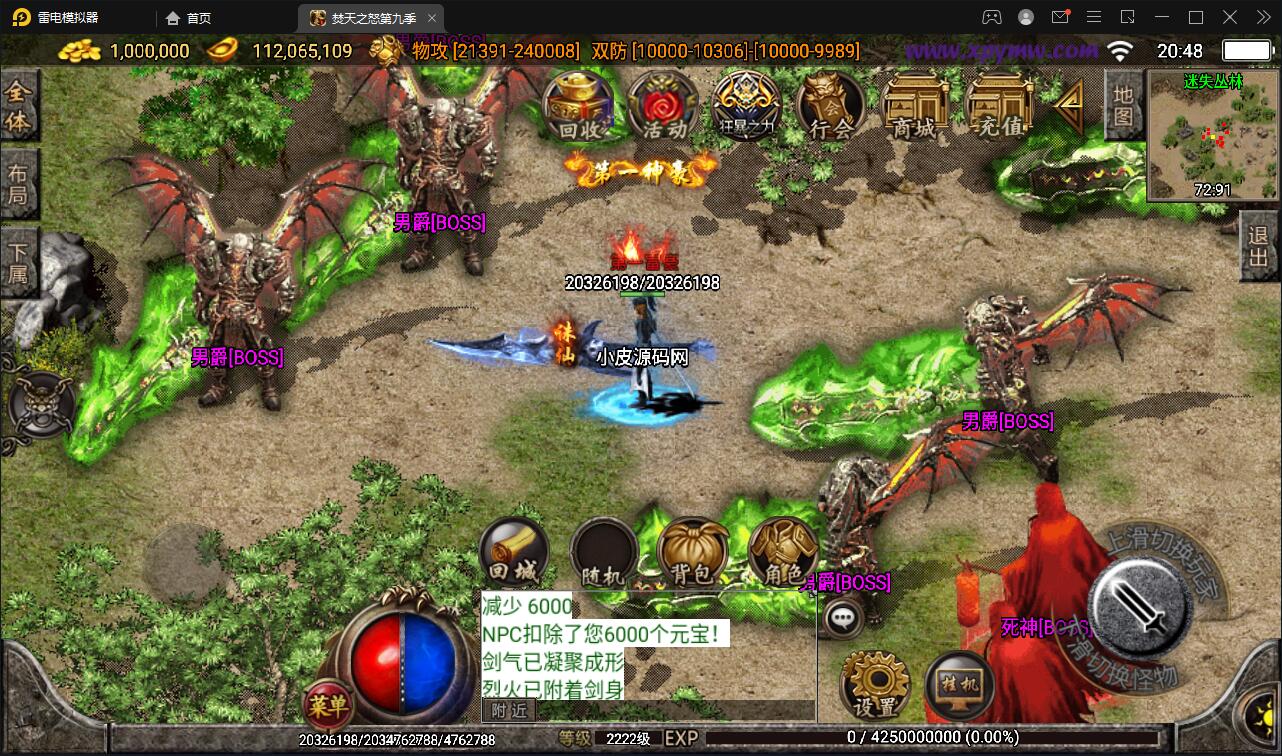Toggle 挂机 auto-battle mode
1282x756 pixels.
click(x=959, y=685)
